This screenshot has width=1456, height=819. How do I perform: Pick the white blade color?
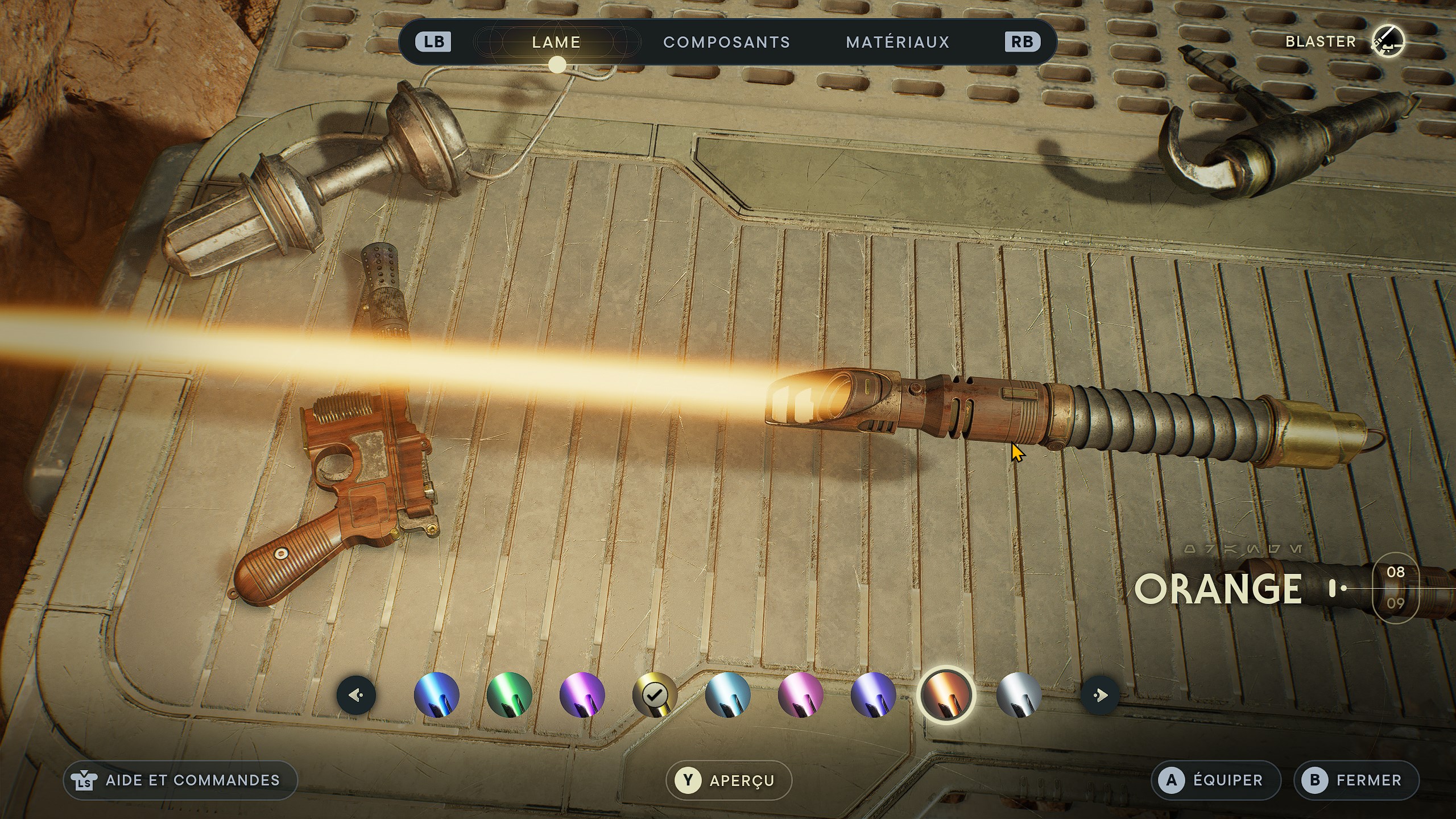click(1019, 695)
